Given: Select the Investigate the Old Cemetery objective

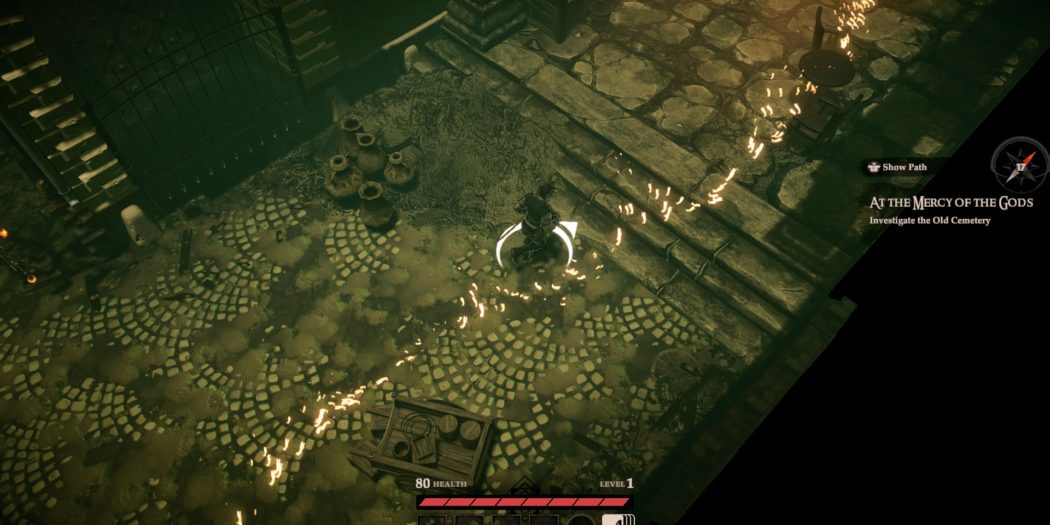Looking at the screenshot, I should 930,220.
